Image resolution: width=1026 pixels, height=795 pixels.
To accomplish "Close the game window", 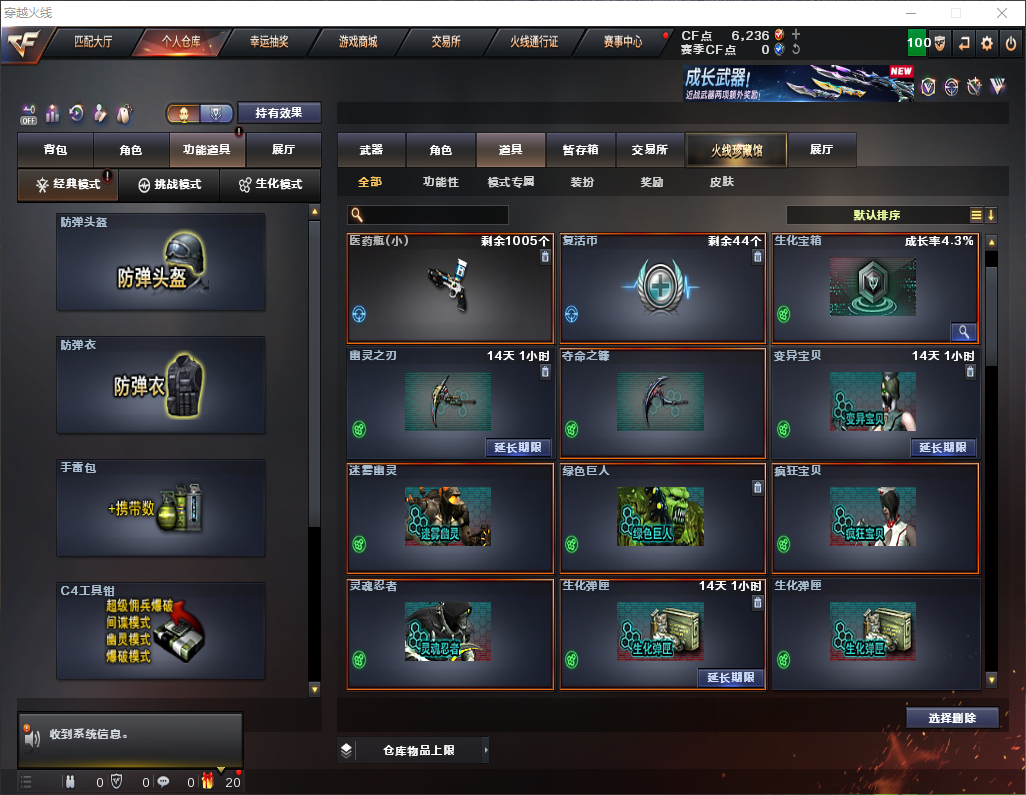I will 1002,13.
